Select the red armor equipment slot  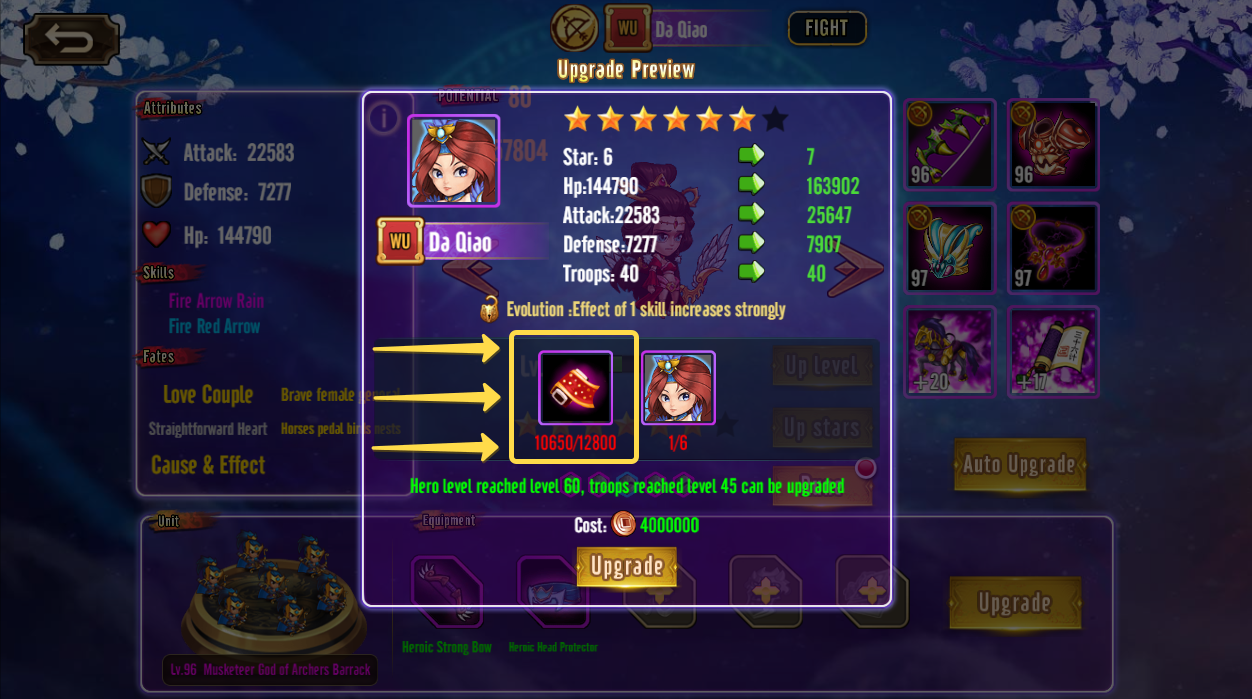pos(1053,145)
